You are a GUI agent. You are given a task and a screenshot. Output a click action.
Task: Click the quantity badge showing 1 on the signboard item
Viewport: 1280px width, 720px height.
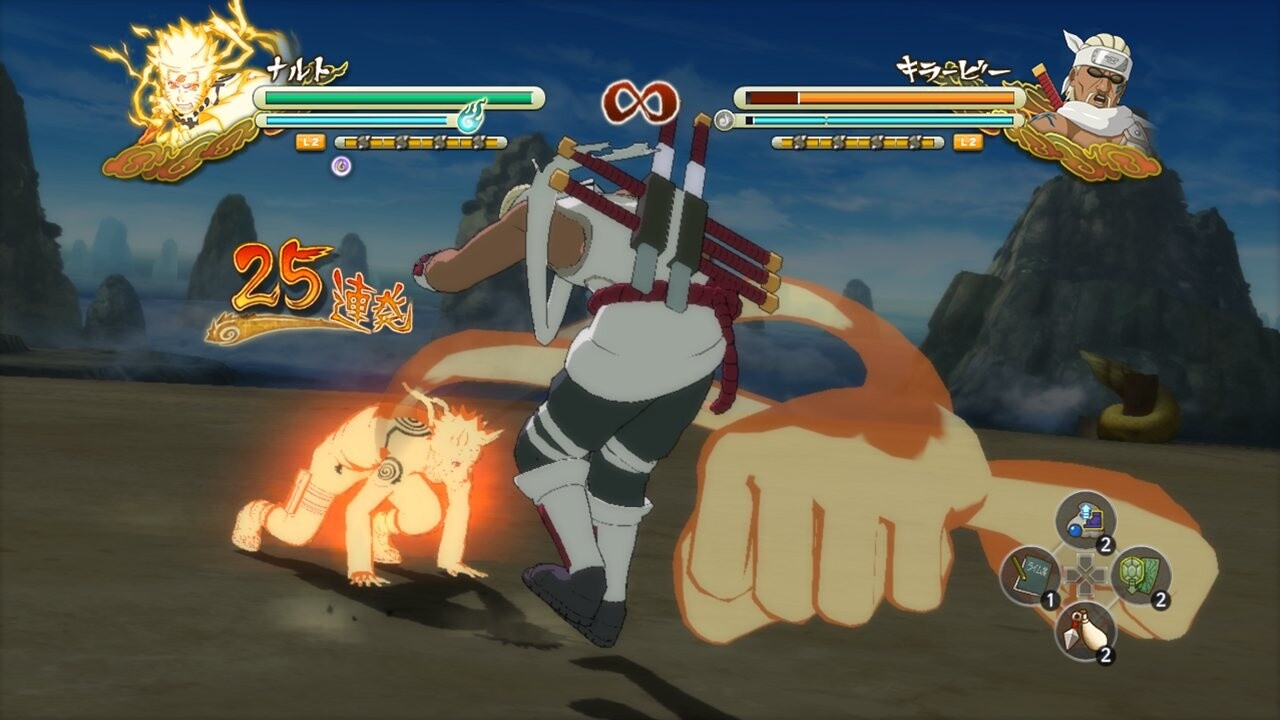point(1051,598)
